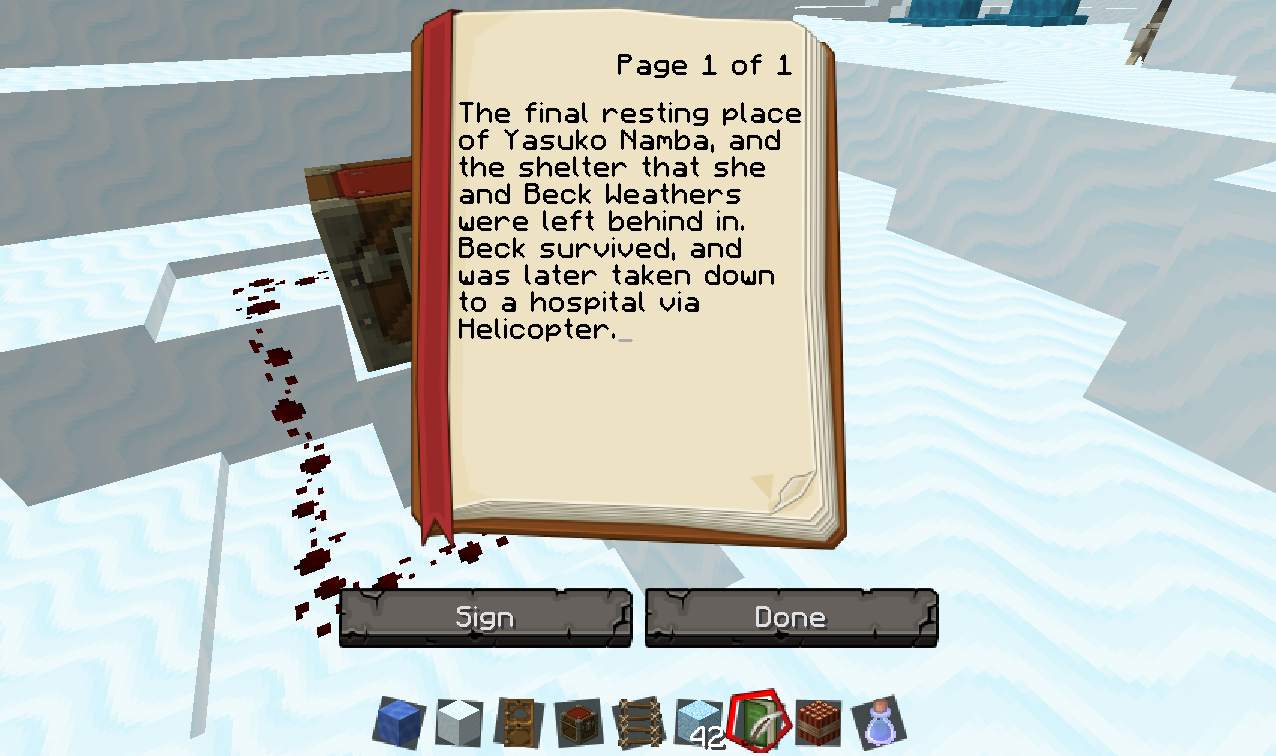Select the chest in the hotbar
Image resolution: width=1276 pixels, height=756 pixels.
point(577,722)
